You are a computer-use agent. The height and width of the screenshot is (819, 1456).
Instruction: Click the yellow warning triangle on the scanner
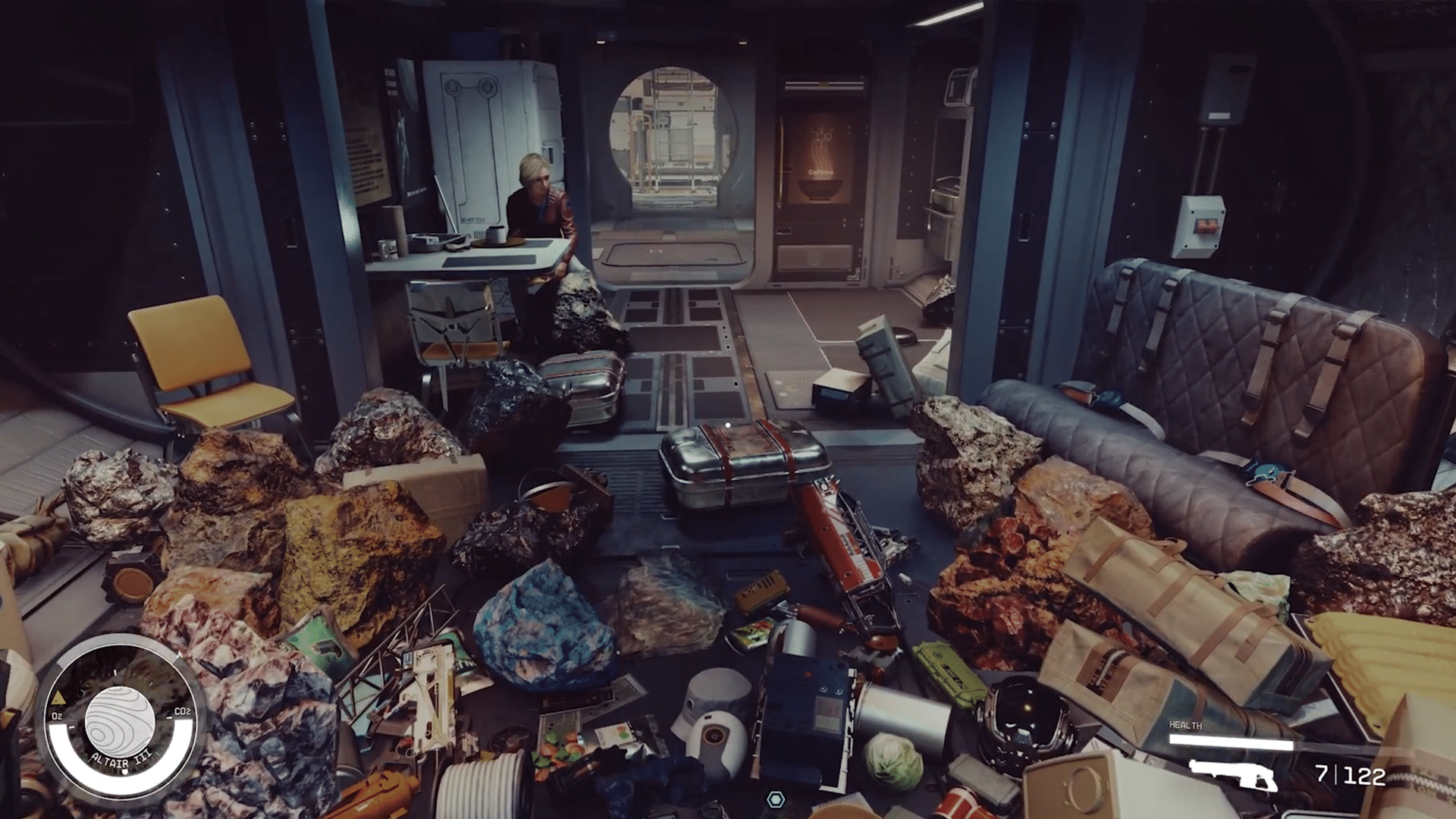(x=58, y=698)
